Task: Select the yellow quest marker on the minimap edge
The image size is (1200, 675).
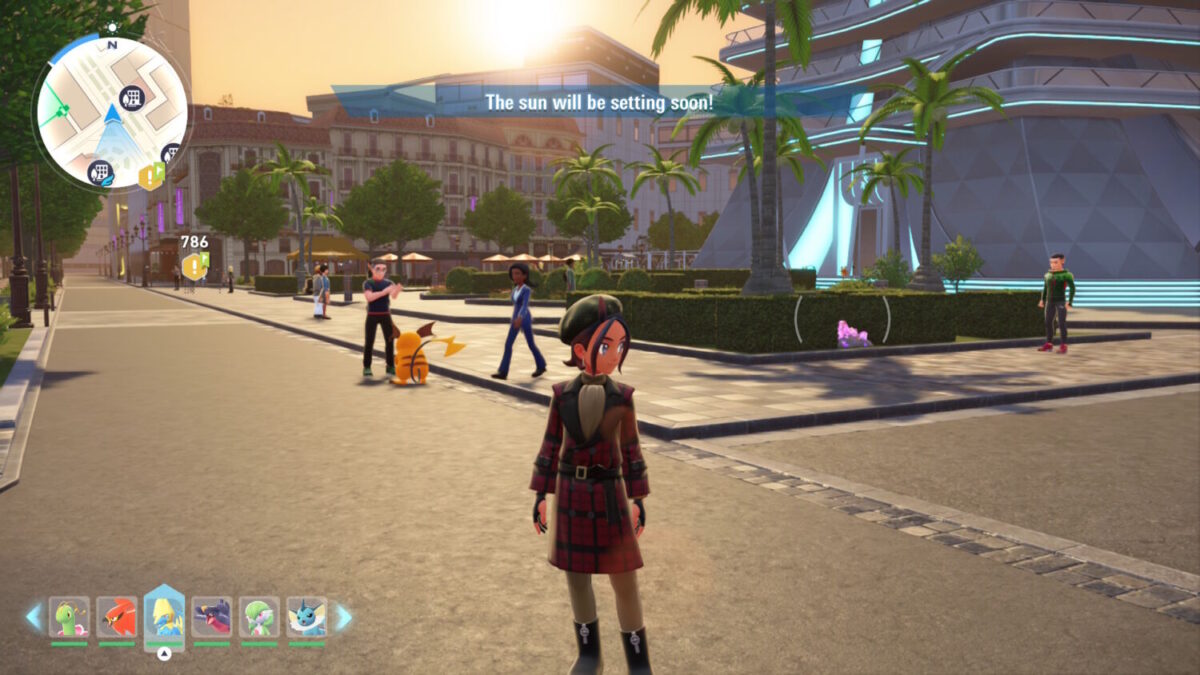Action: click(151, 176)
